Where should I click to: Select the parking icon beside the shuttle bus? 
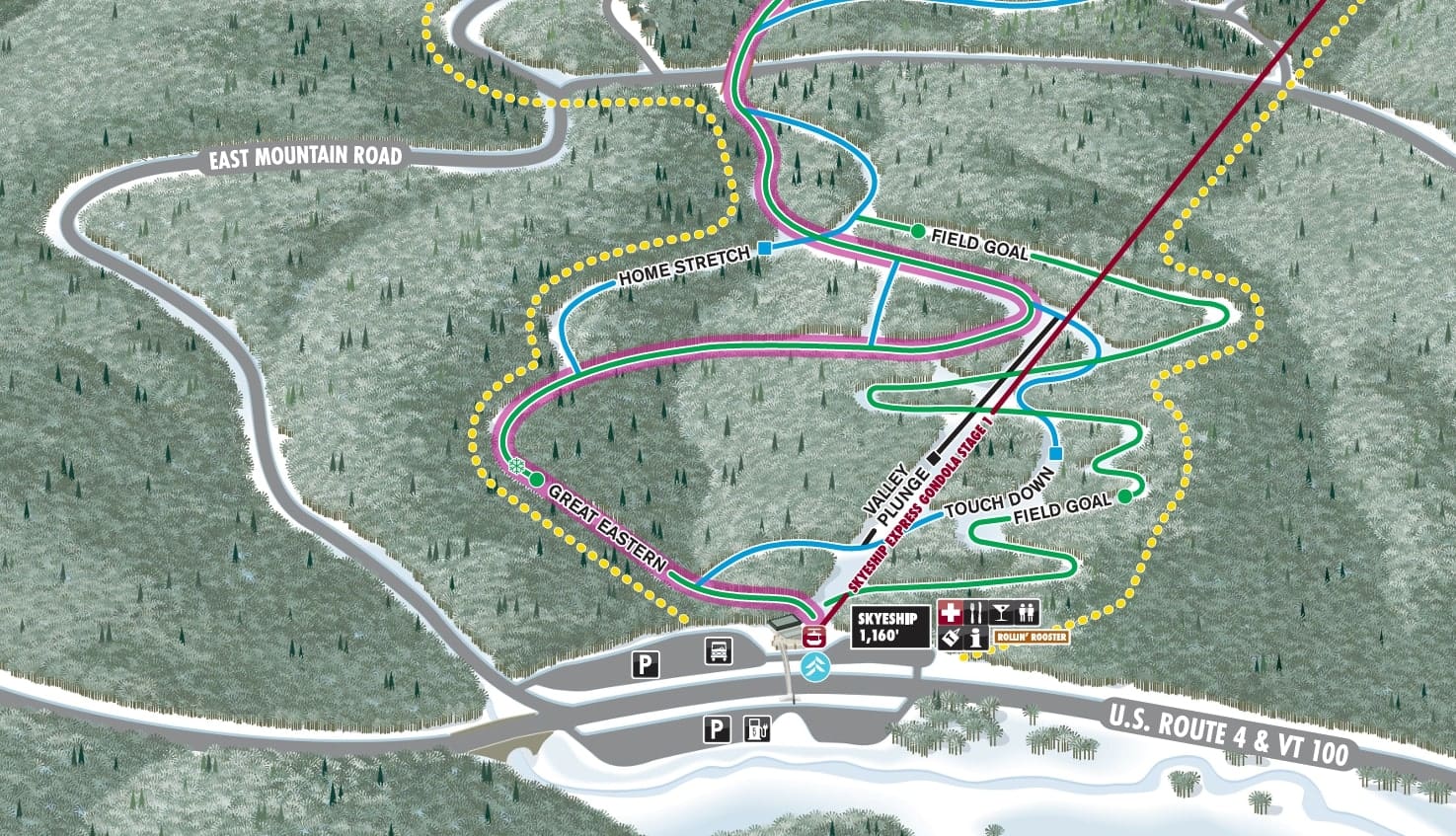[646, 664]
